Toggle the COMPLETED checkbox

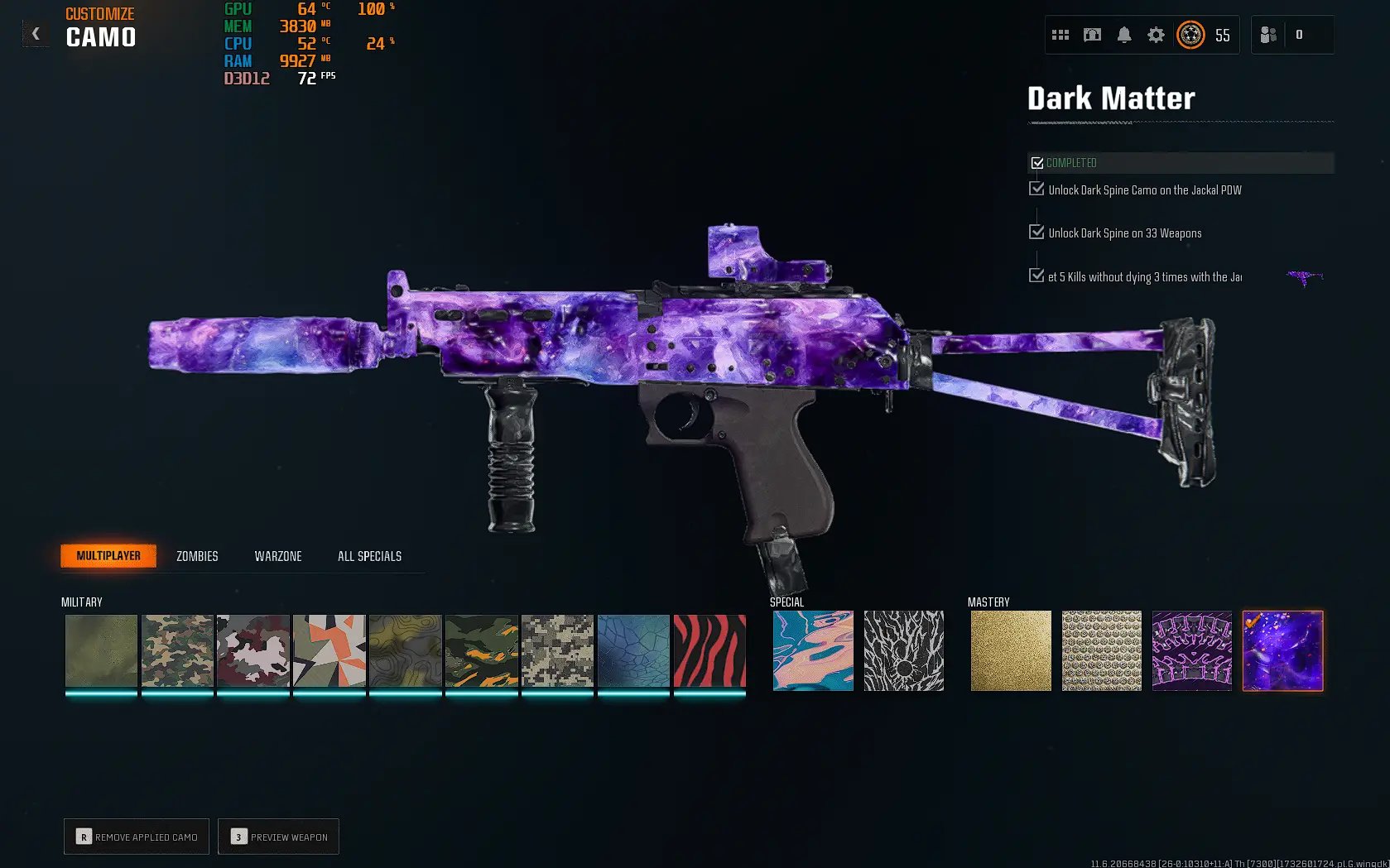pos(1038,162)
